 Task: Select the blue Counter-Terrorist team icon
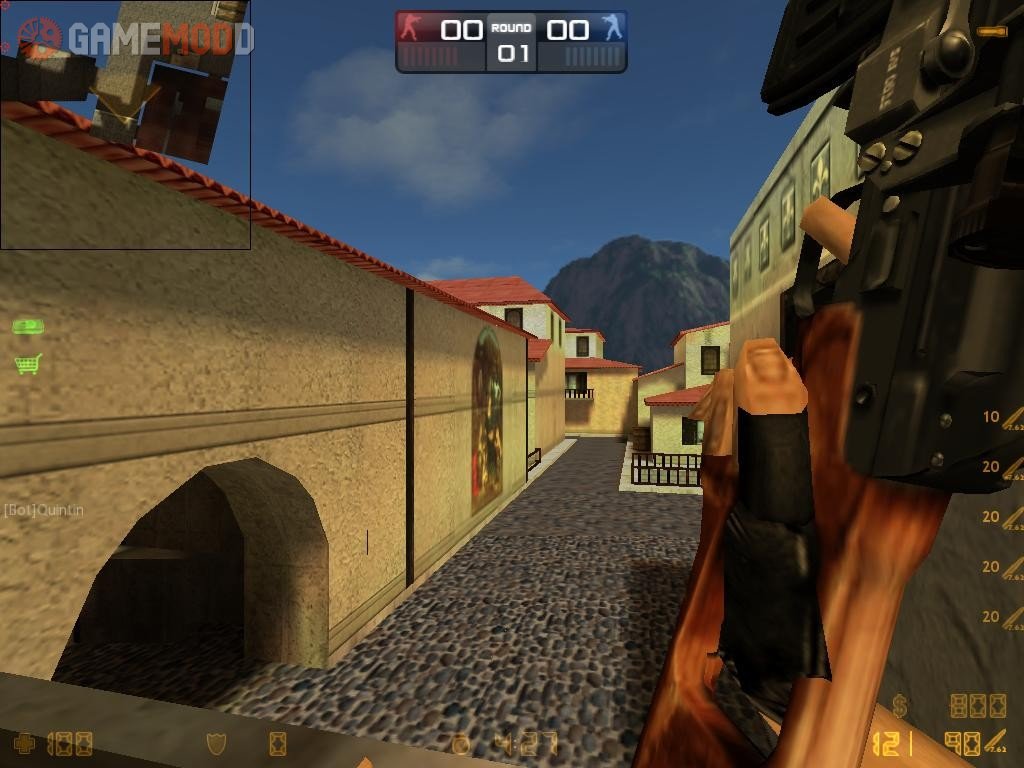click(611, 28)
